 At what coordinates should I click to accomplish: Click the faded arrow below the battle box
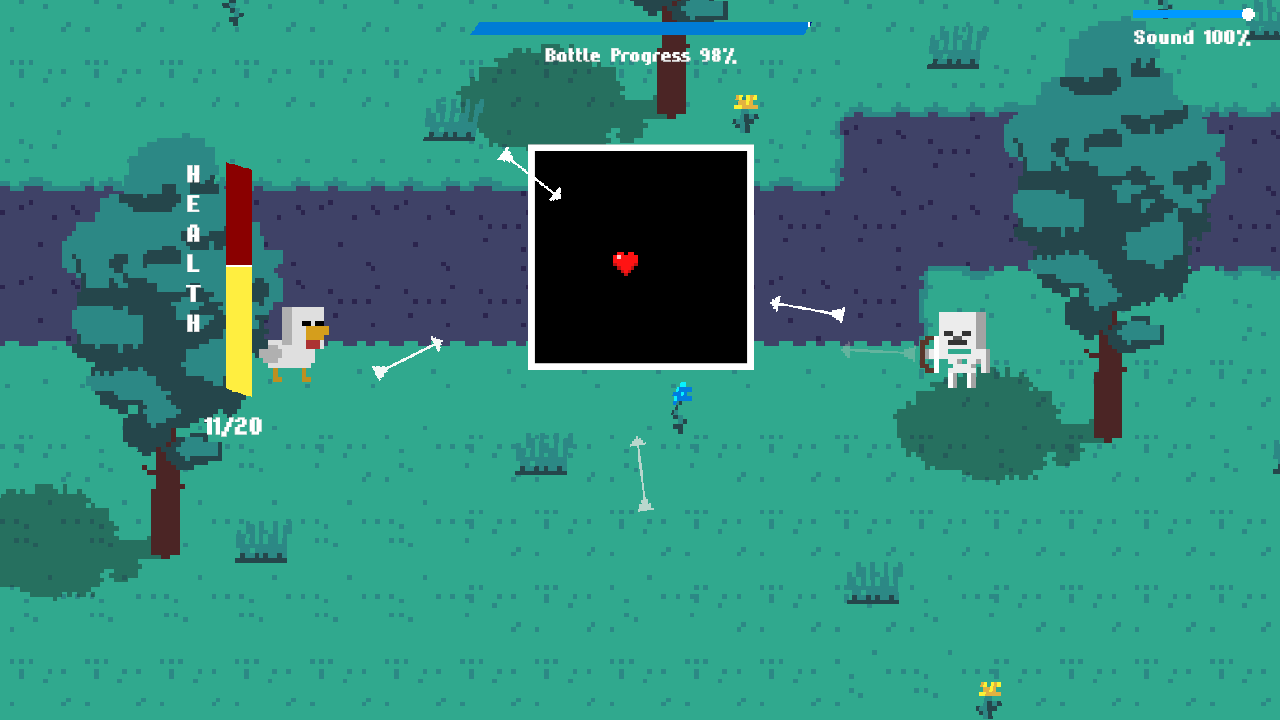[x=641, y=470]
